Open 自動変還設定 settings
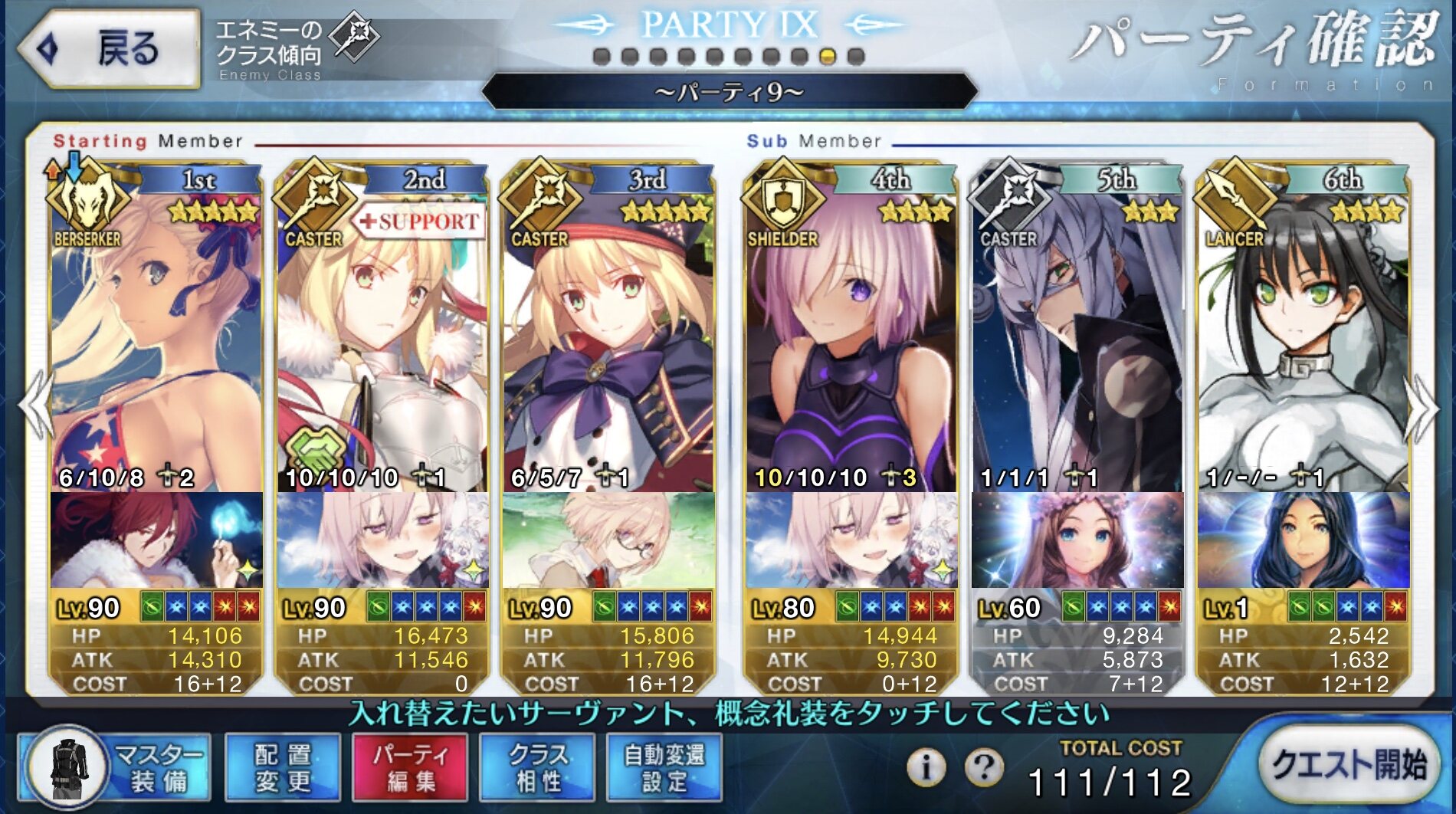The image size is (1456, 814). (664, 767)
